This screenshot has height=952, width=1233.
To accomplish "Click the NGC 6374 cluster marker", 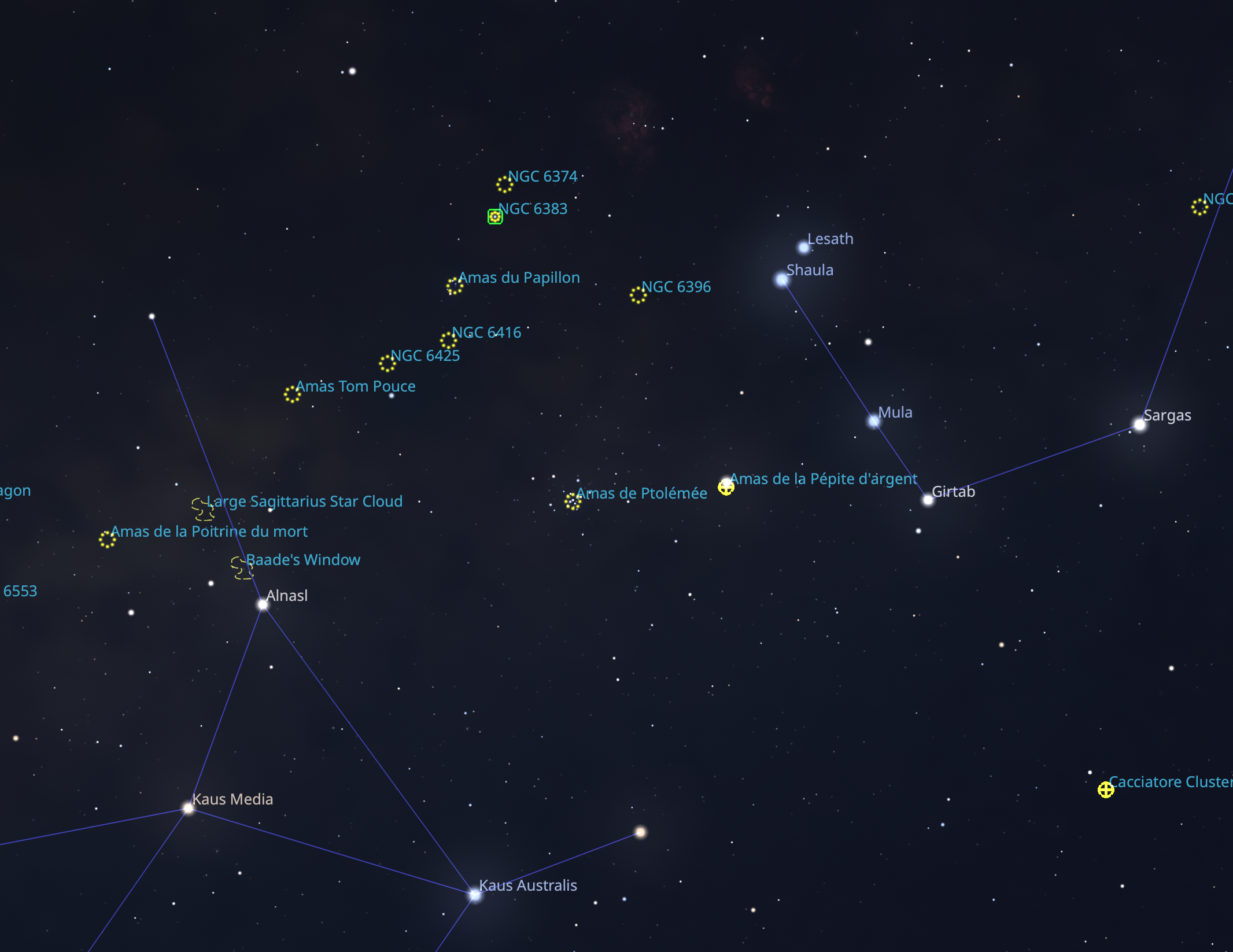I will click(x=504, y=185).
